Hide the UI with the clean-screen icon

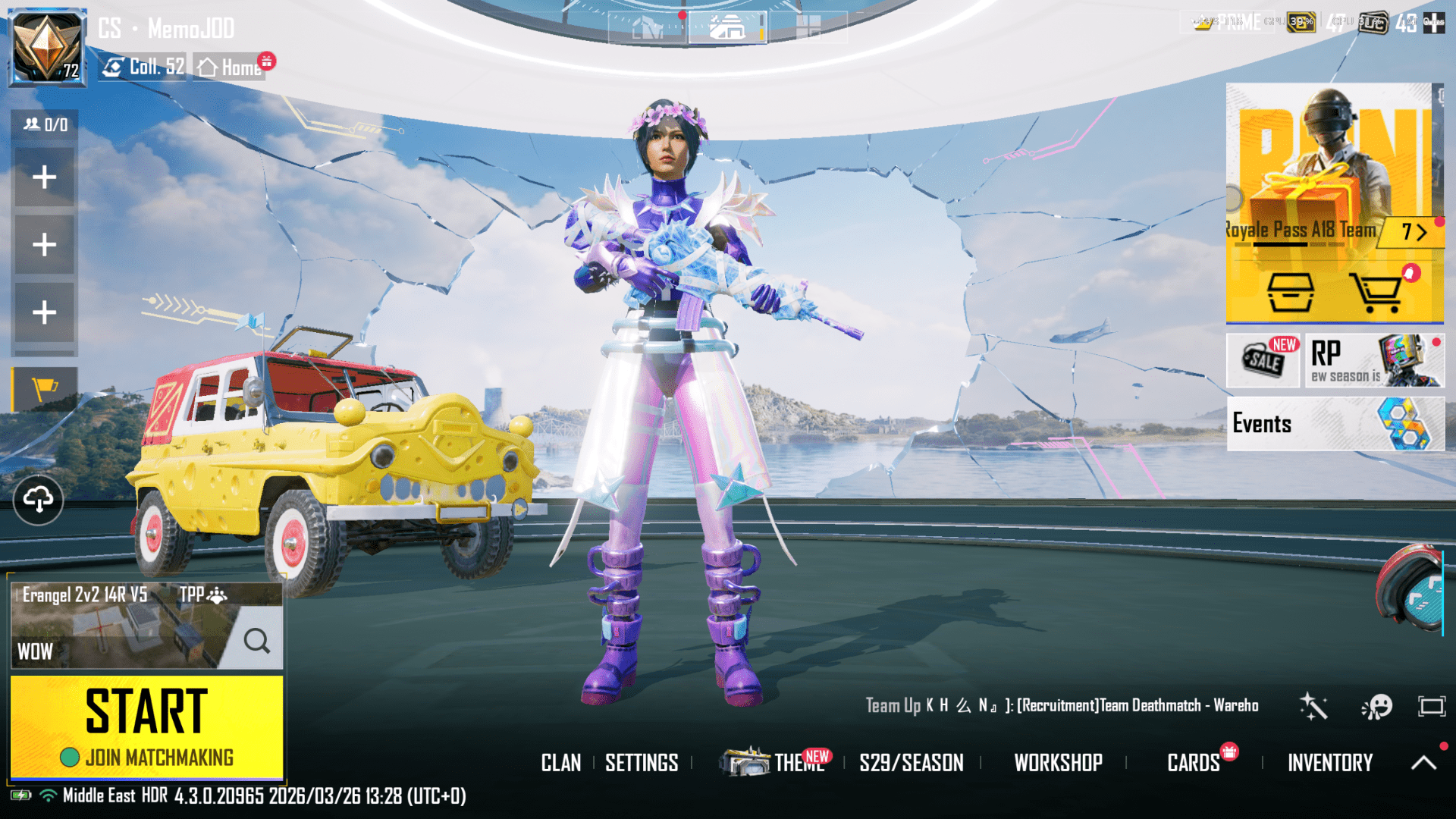[x=1432, y=706]
